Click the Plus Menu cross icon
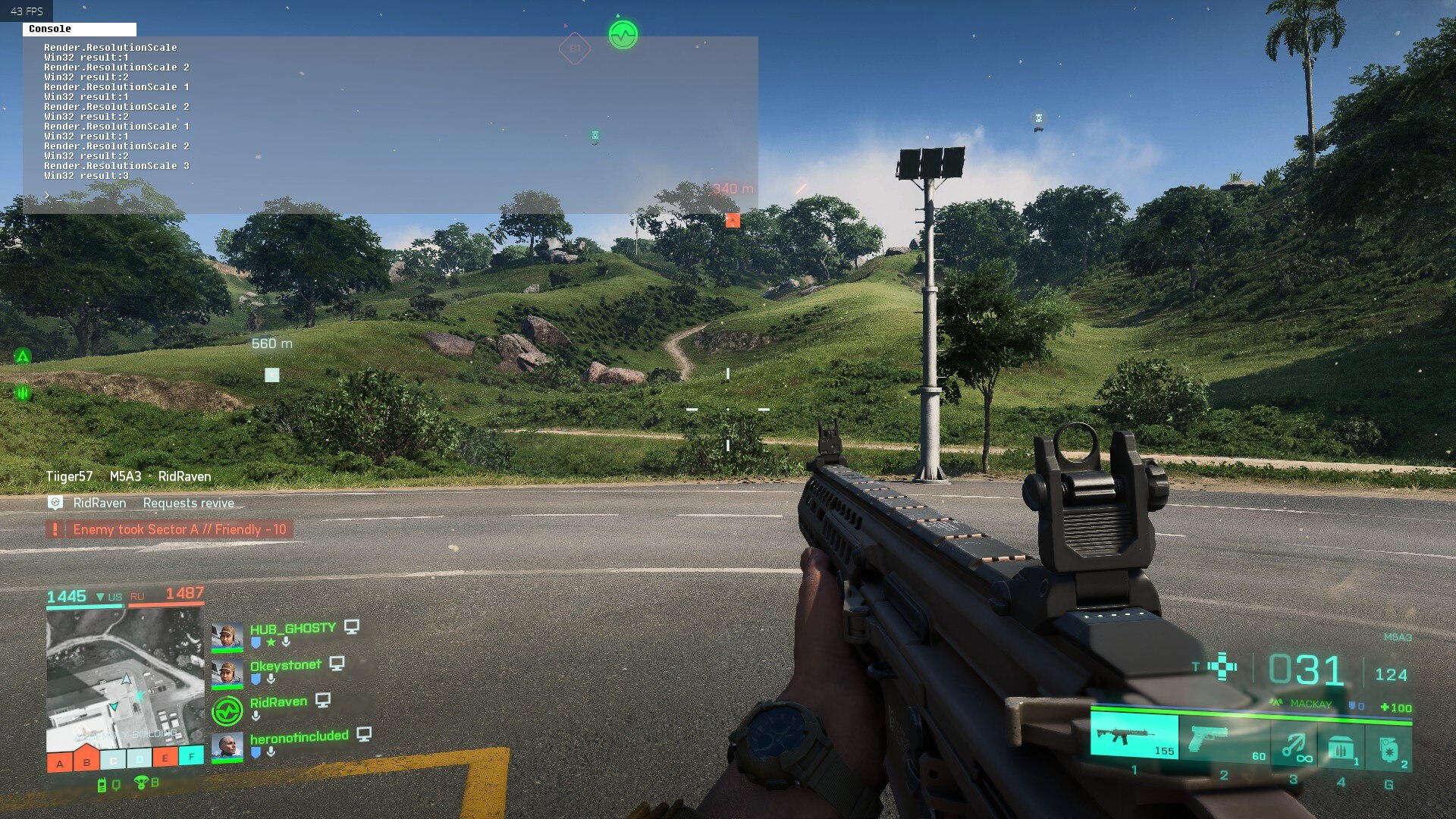1456x819 pixels. (x=1222, y=667)
